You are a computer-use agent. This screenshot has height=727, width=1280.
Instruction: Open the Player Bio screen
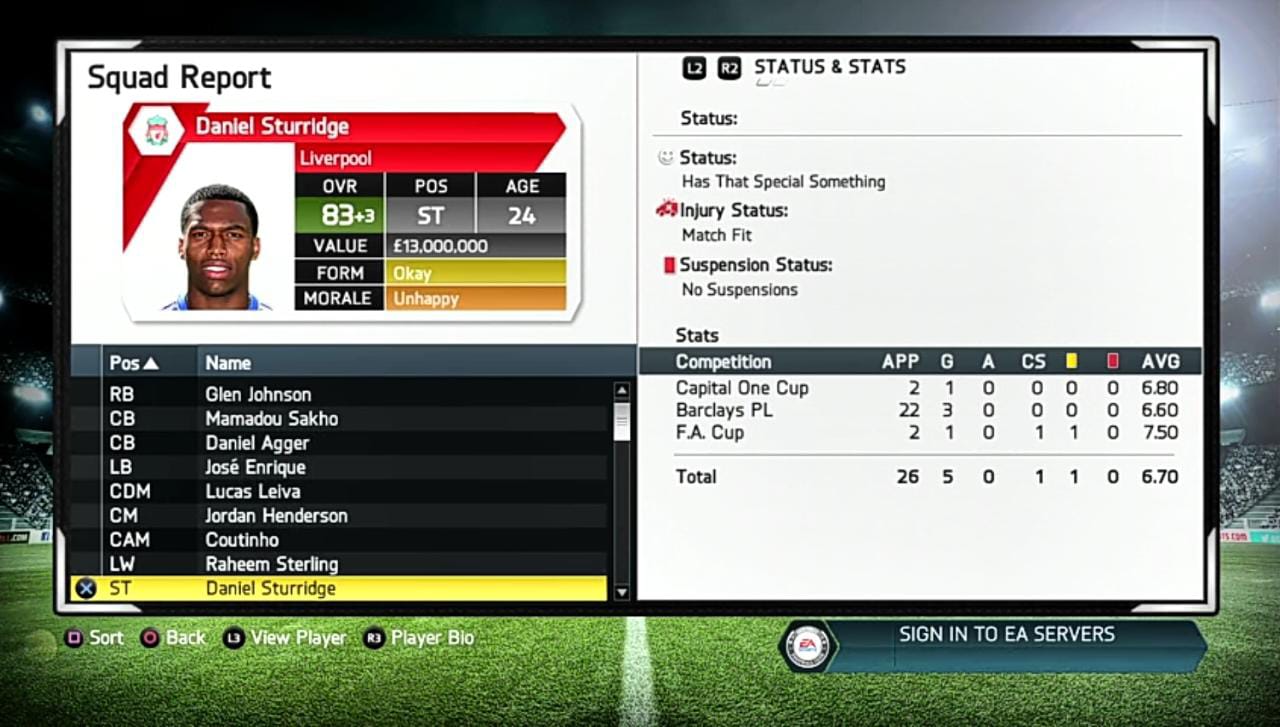click(433, 637)
